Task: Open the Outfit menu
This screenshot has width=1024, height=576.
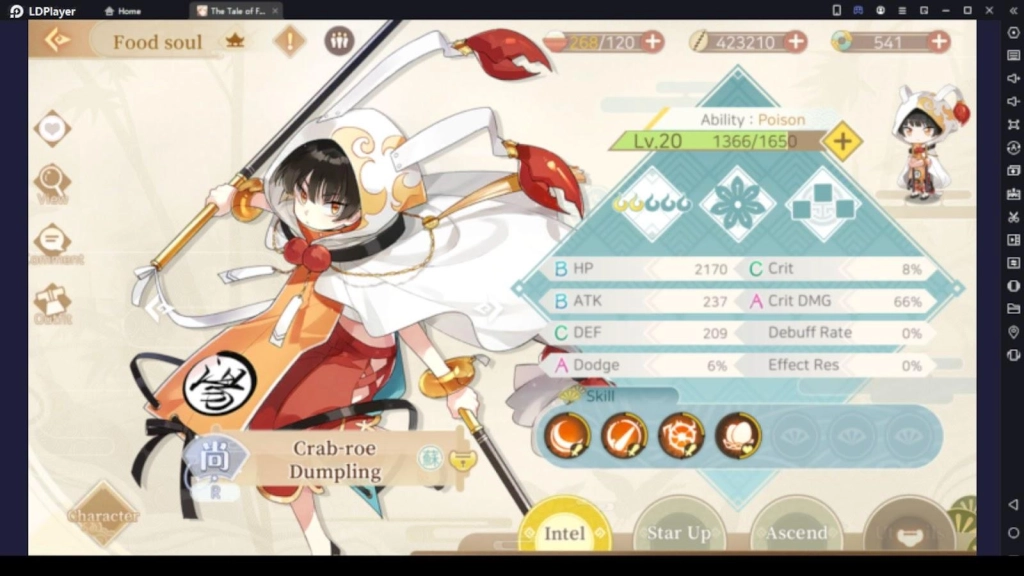Action: click(51, 302)
